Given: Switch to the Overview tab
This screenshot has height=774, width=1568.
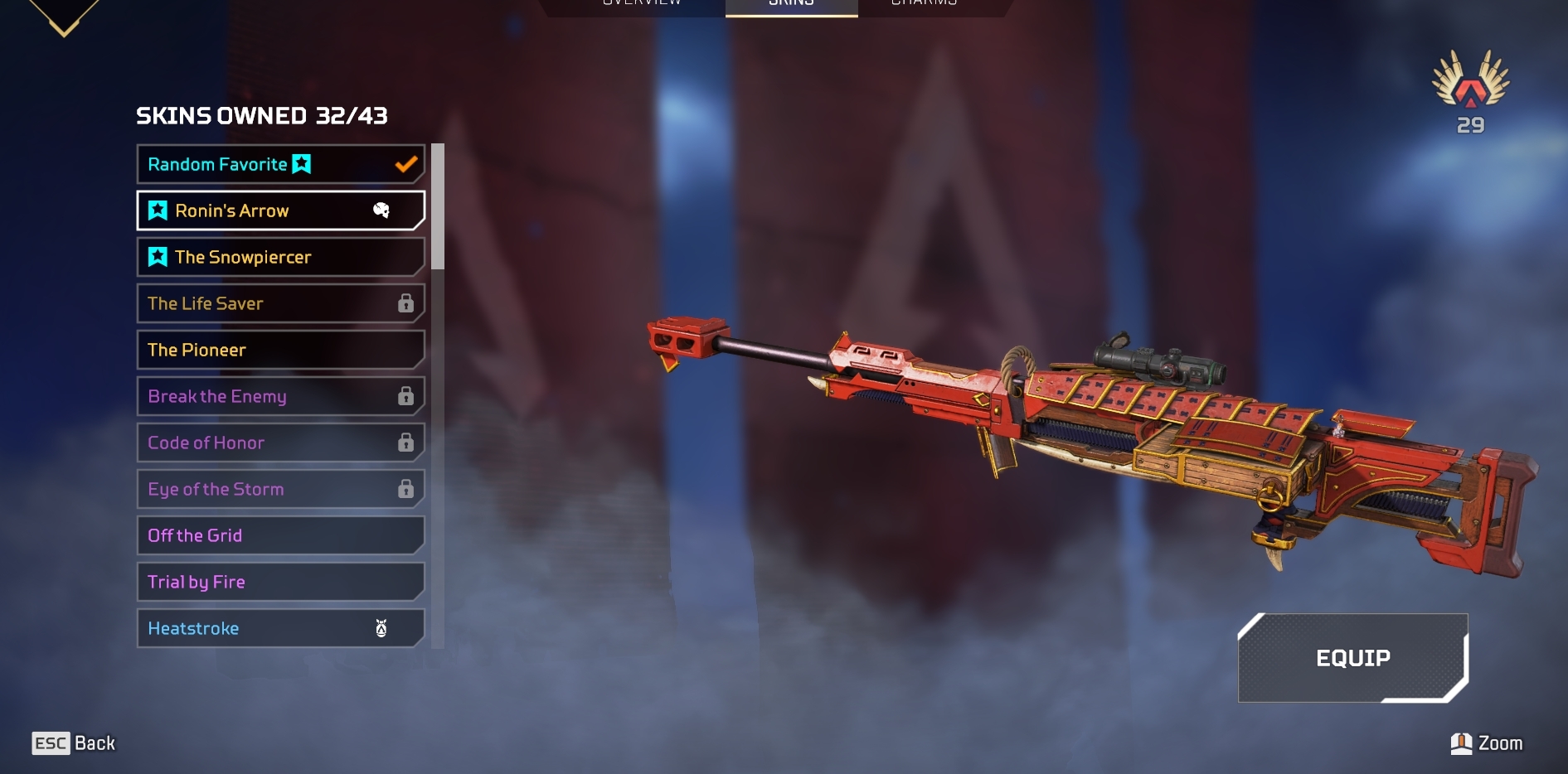Looking at the screenshot, I should 642,4.
